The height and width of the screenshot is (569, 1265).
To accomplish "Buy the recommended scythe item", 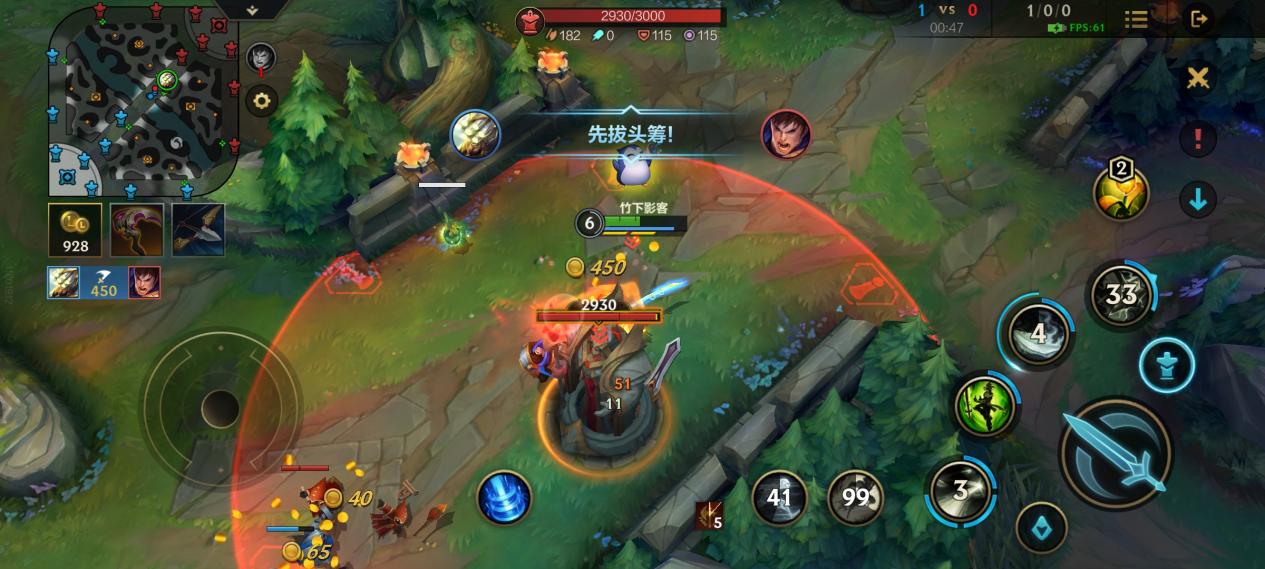I will [137, 230].
